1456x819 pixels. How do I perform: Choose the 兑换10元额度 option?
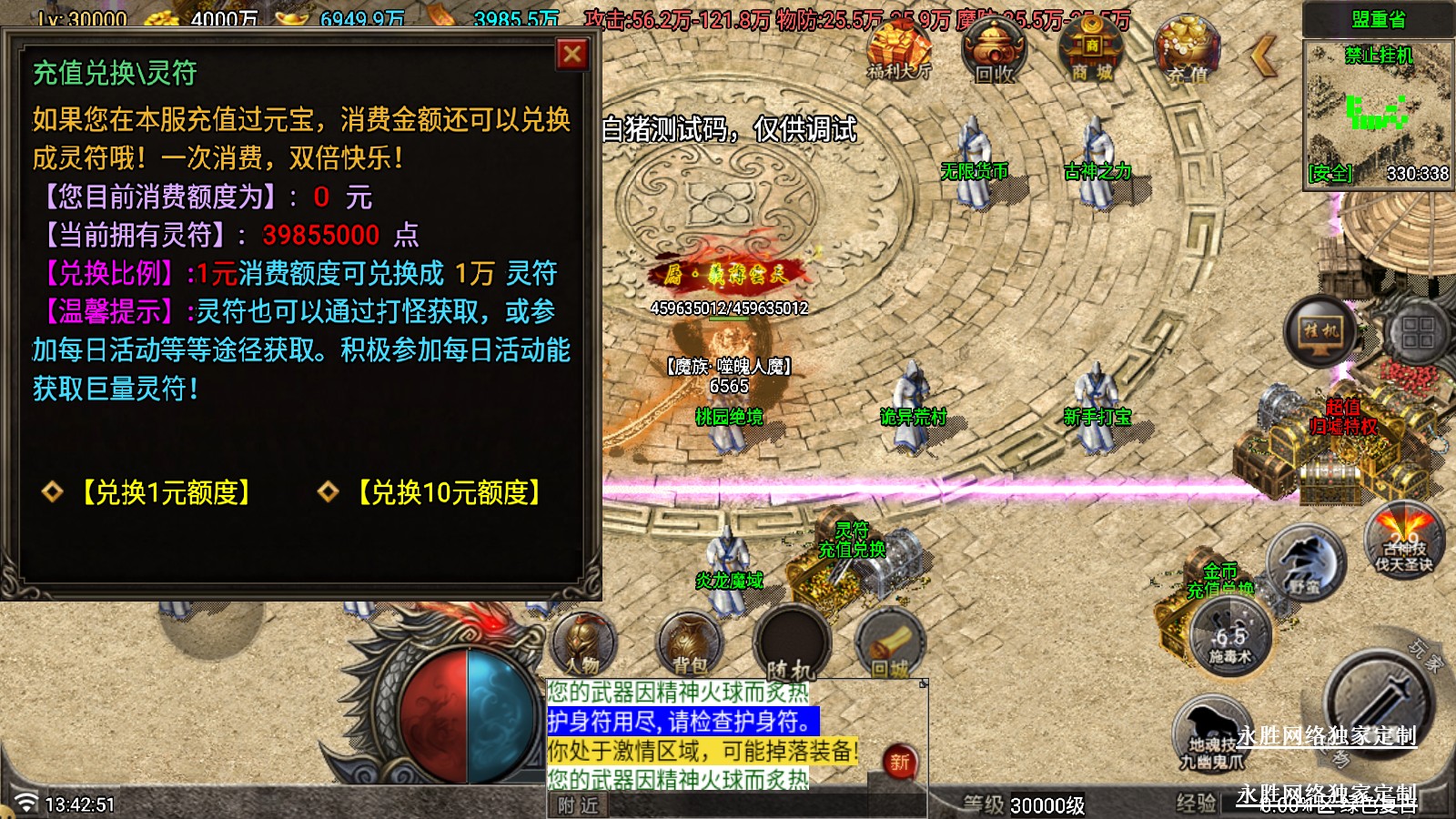click(x=450, y=492)
